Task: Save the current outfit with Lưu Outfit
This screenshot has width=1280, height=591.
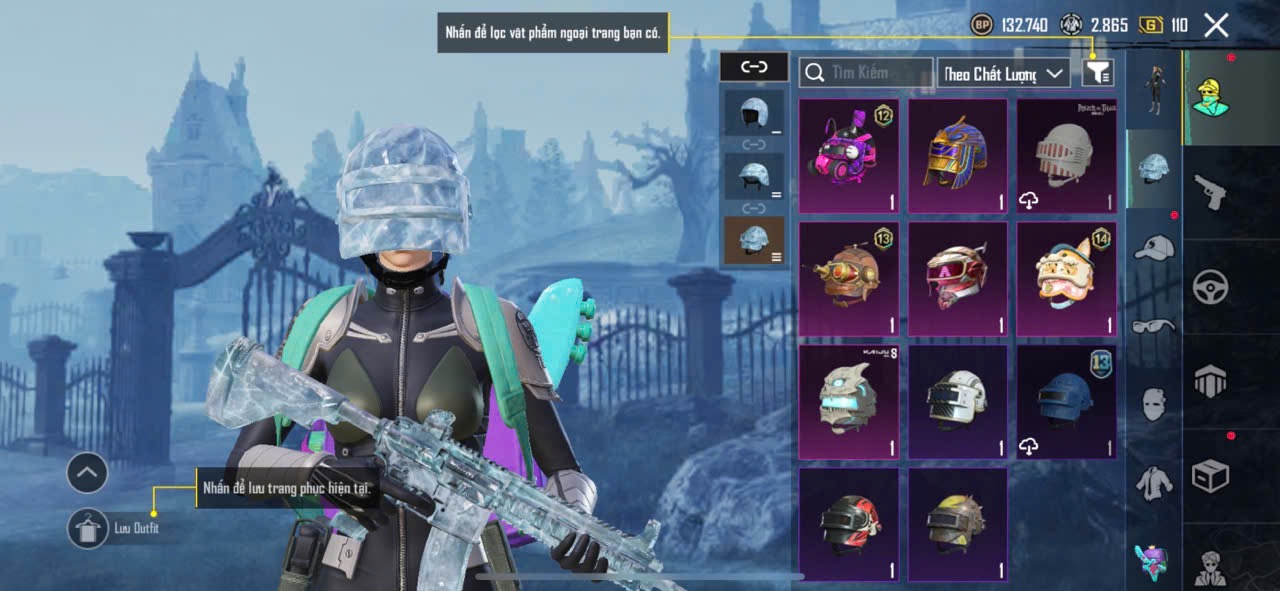Action: (89, 528)
